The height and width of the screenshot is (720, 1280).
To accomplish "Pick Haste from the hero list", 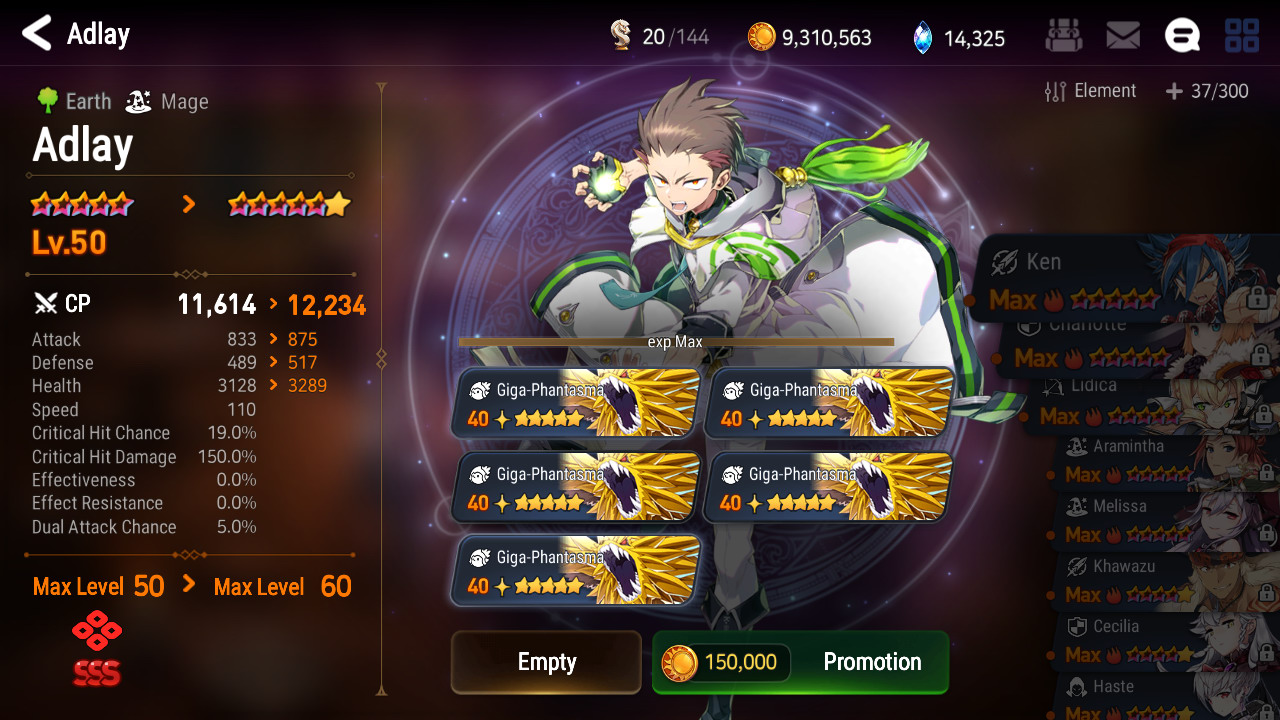I will (1160, 697).
